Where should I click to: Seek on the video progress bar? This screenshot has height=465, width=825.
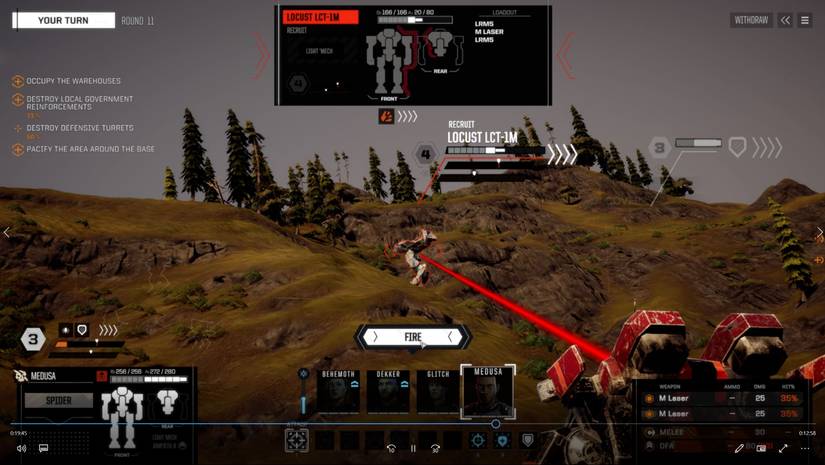(300, 424)
